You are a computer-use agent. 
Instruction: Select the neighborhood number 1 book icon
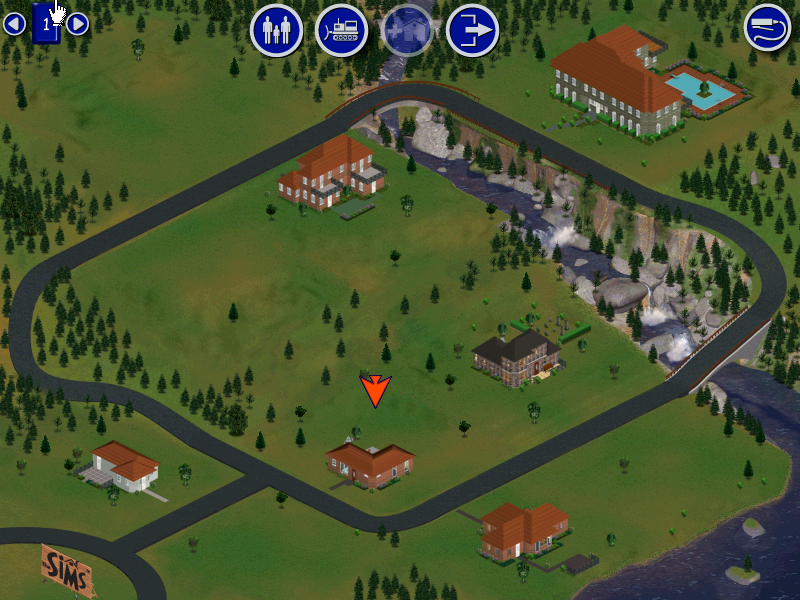tap(46, 24)
